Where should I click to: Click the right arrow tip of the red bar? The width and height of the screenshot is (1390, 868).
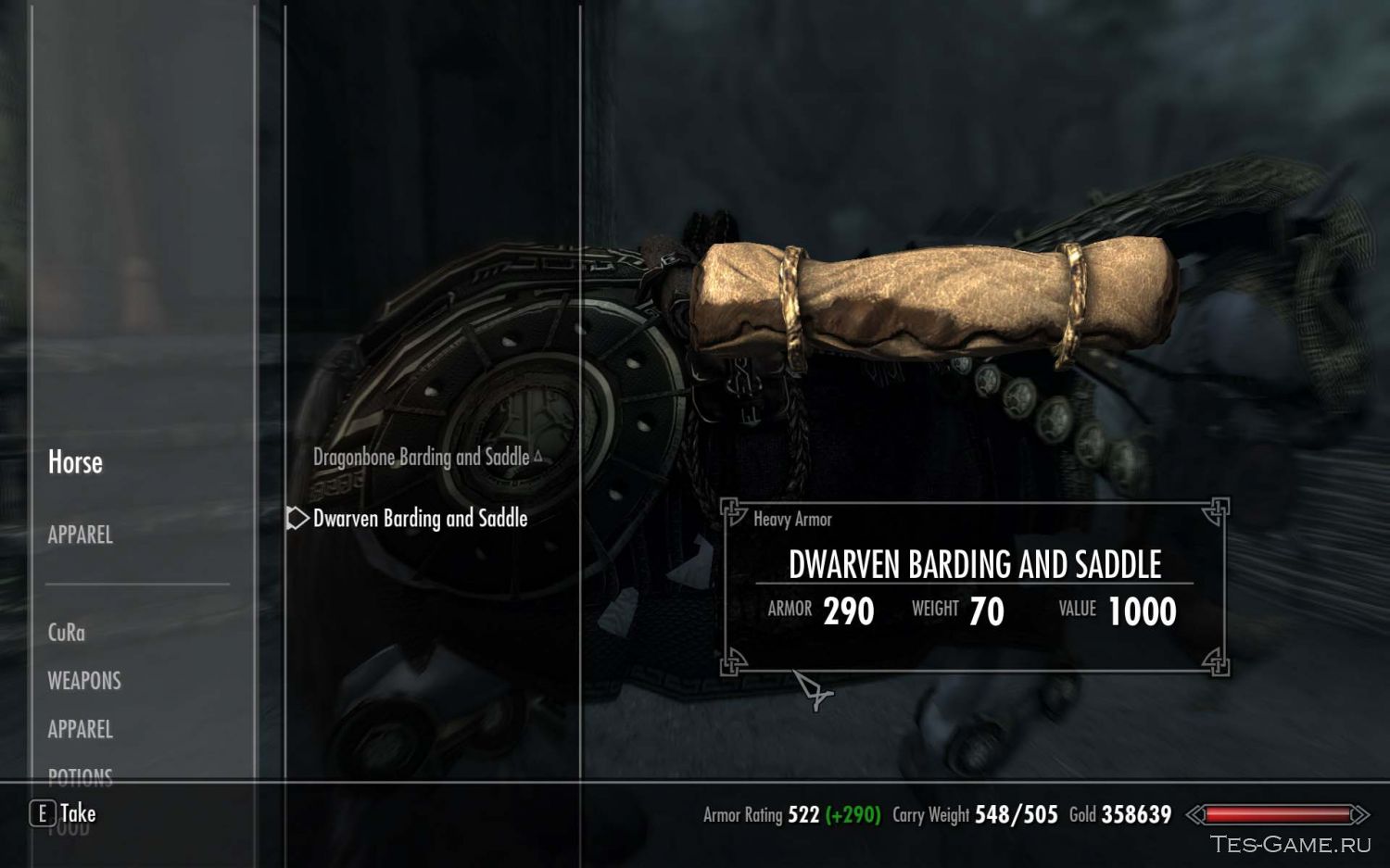tap(1371, 816)
